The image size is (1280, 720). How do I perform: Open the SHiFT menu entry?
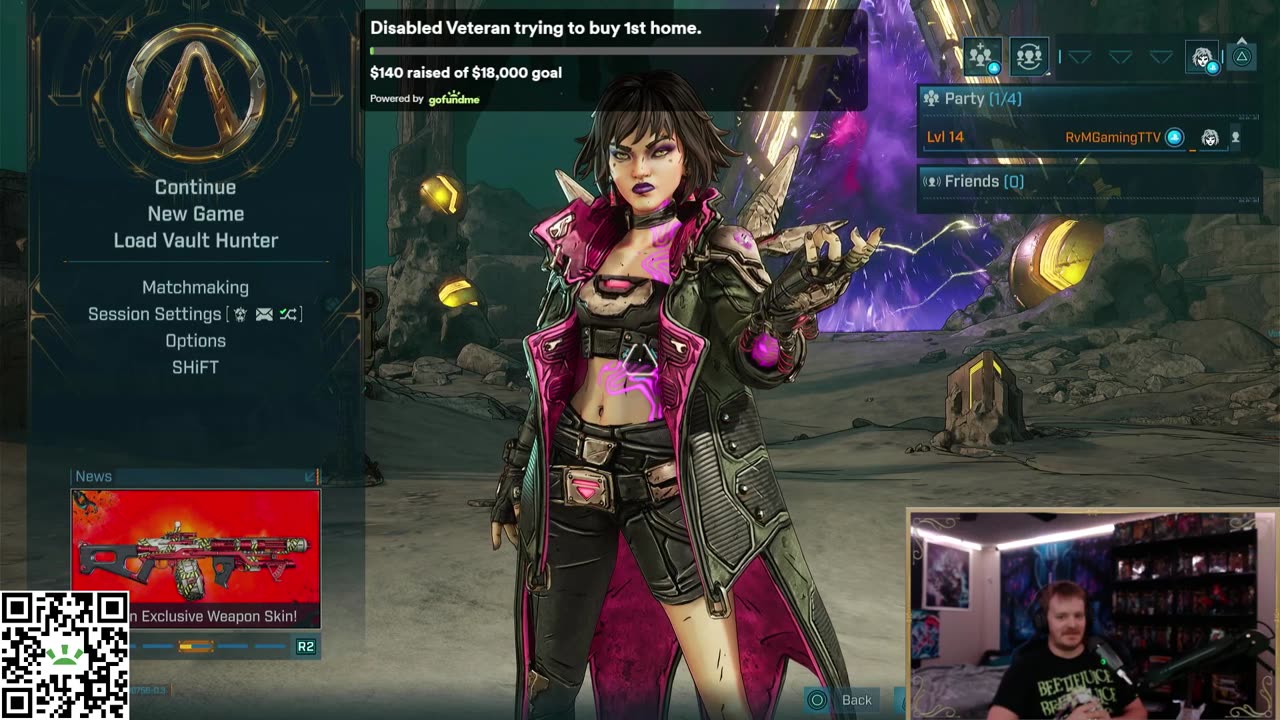(195, 368)
